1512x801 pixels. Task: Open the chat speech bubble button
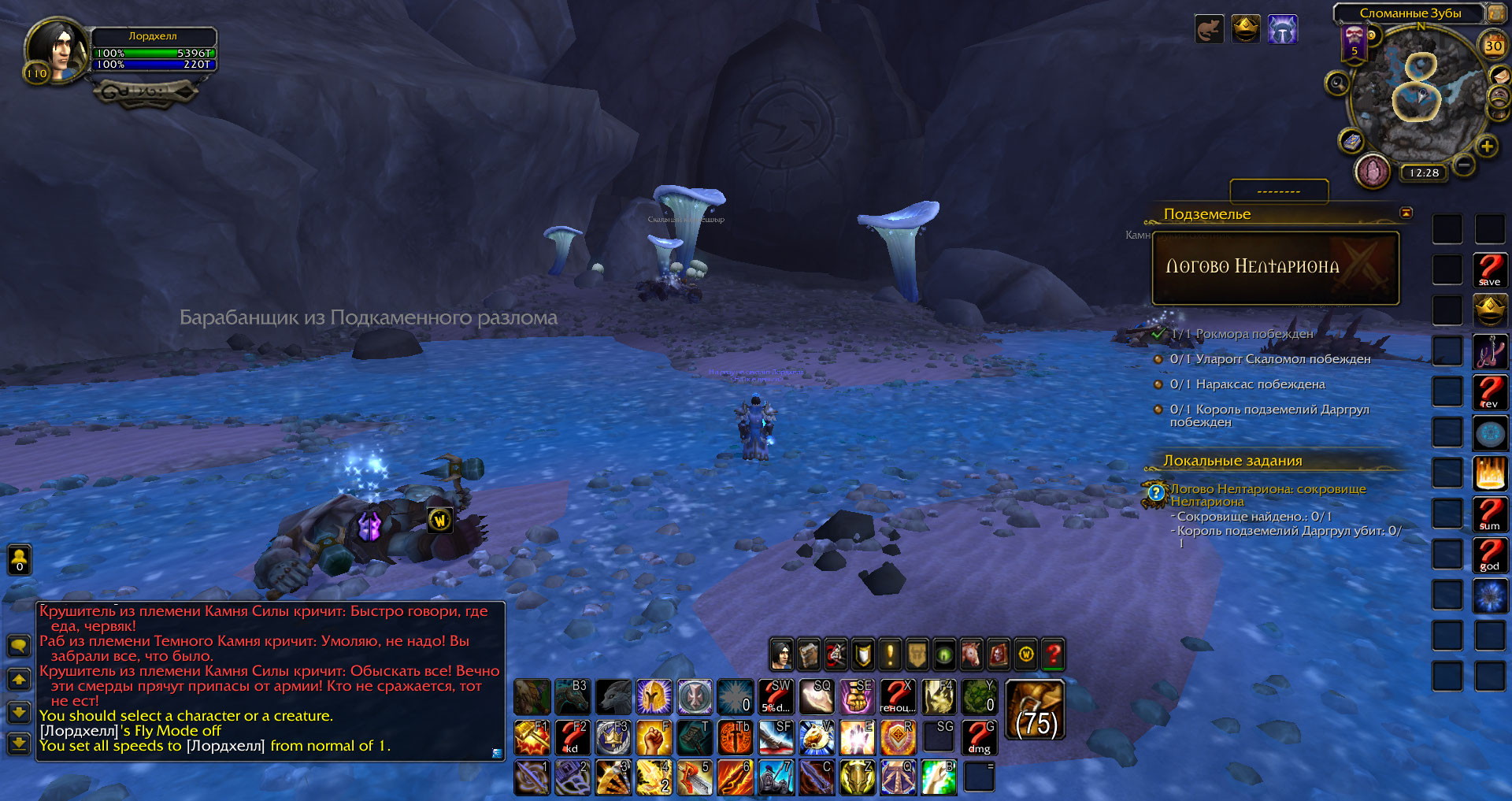19,646
